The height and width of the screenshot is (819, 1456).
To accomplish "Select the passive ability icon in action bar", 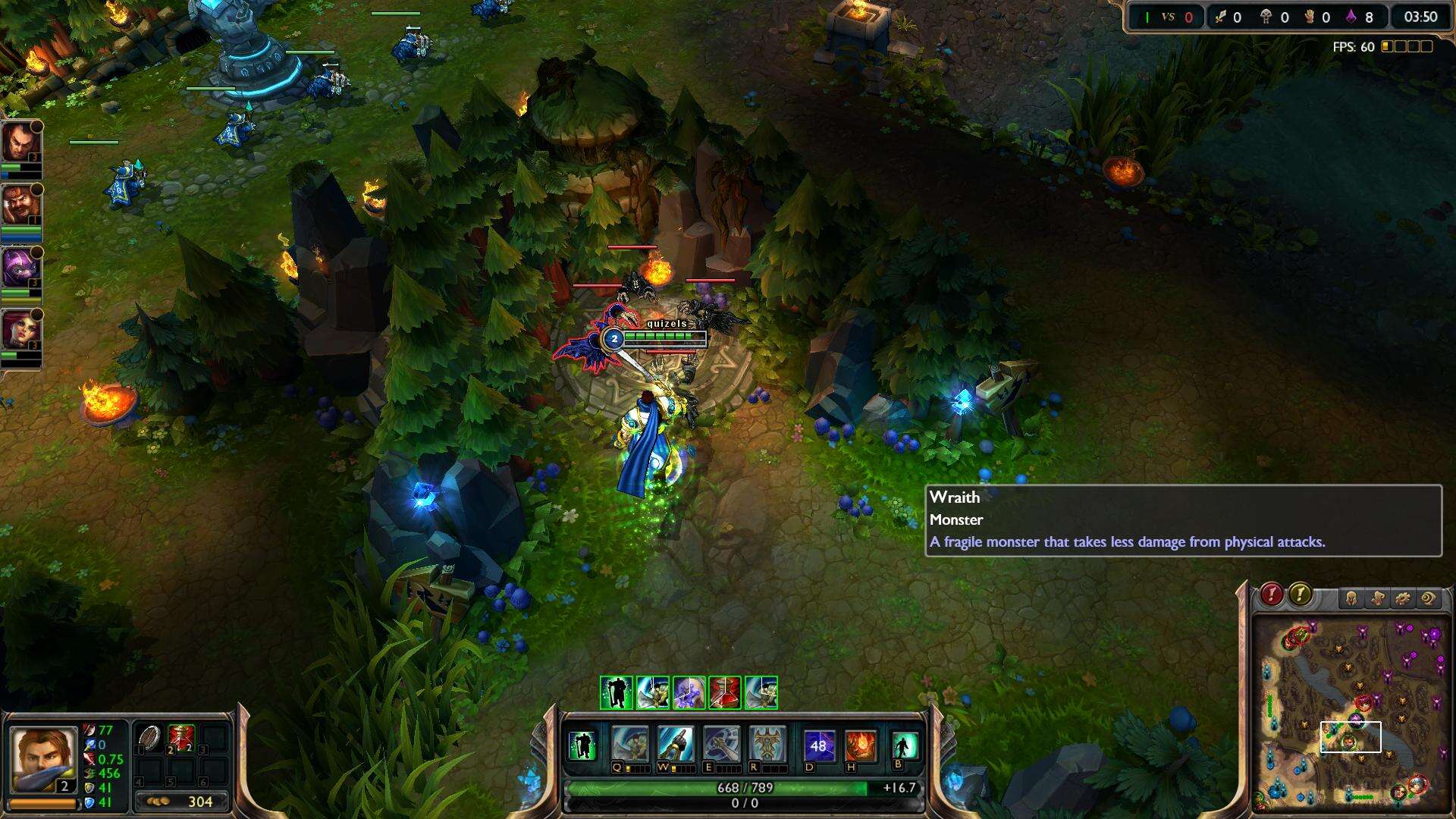I will (x=582, y=745).
